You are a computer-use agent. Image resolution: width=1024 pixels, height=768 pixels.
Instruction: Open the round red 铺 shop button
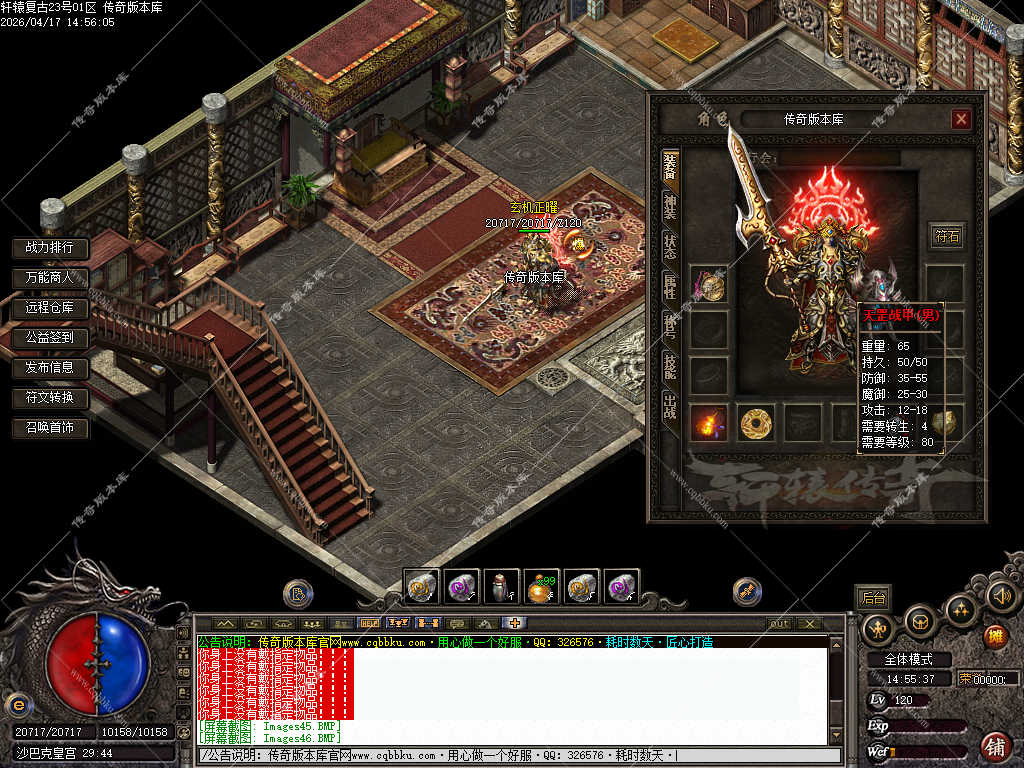pos(995,745)
